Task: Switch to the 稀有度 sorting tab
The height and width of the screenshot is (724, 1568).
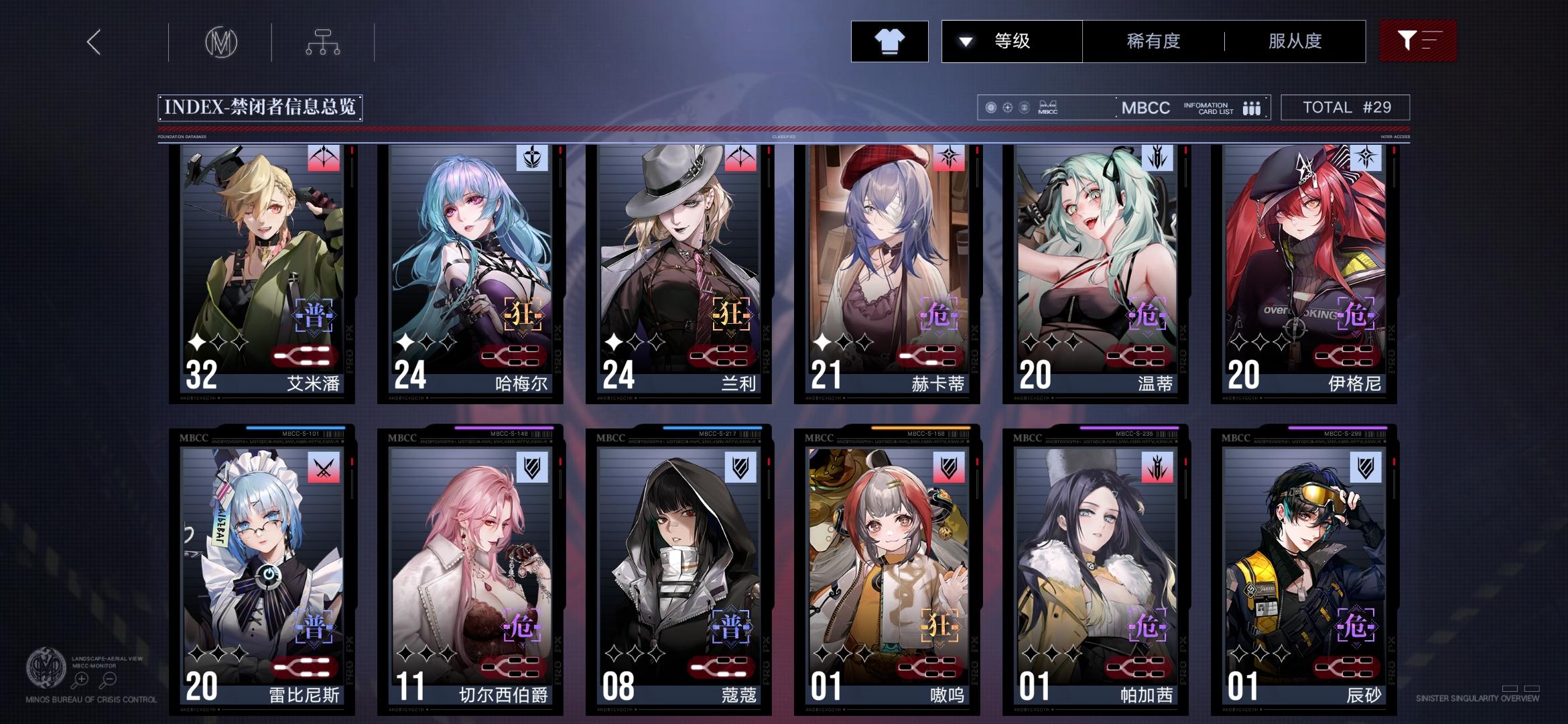Action: coord(1153,42)
